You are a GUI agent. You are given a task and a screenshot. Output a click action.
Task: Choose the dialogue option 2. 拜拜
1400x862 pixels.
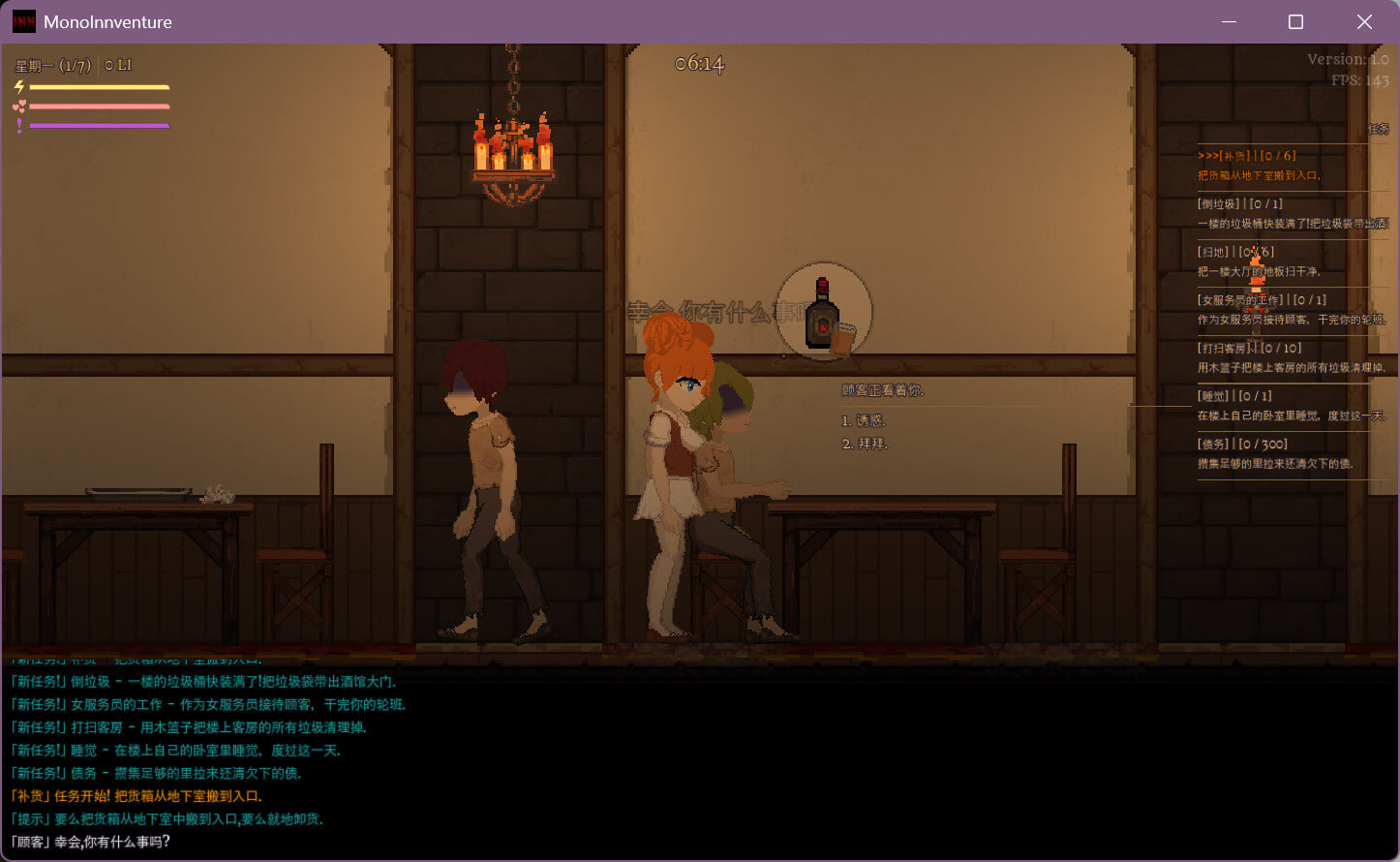tap(865, 444)
